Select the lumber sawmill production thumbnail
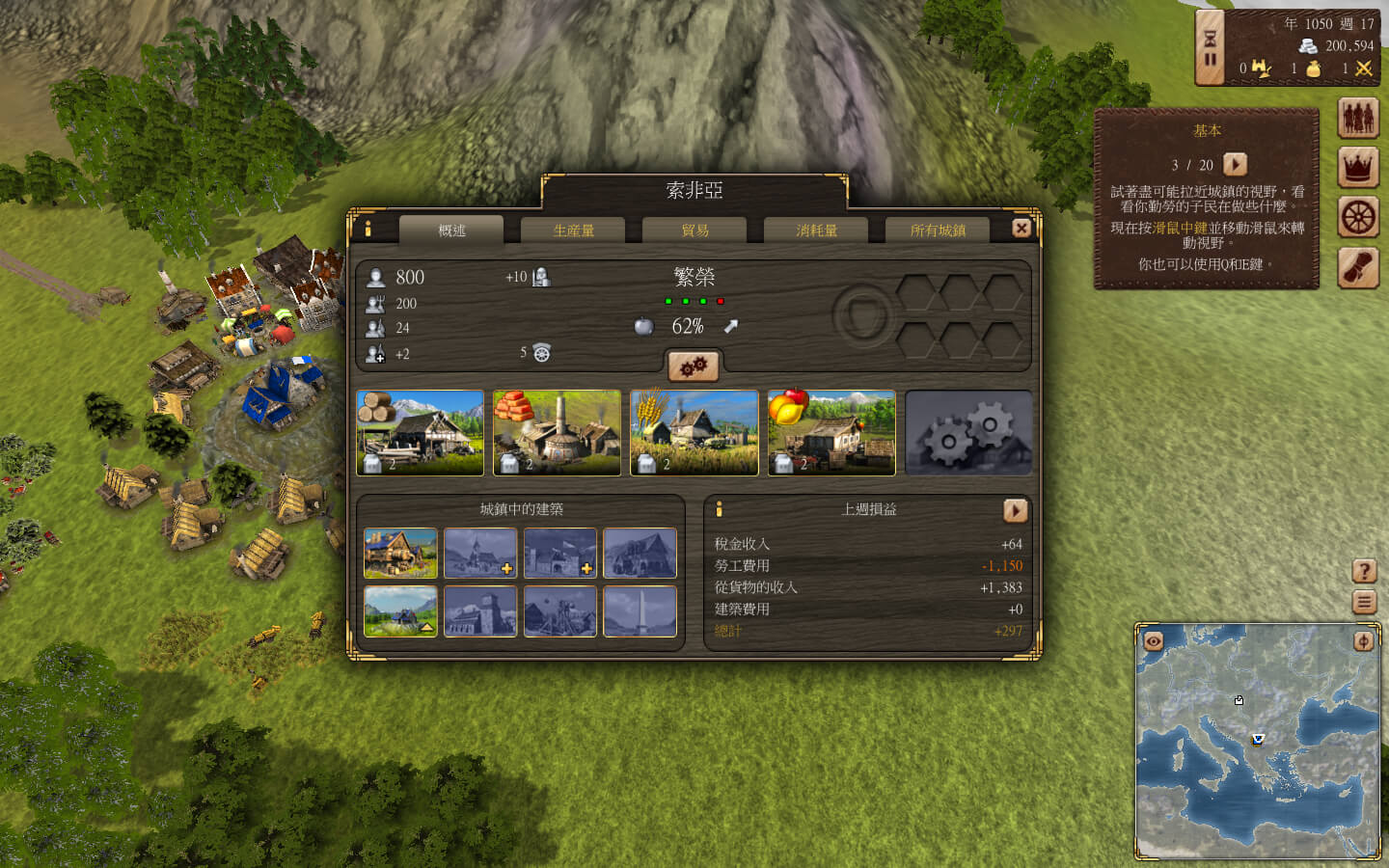The image size is (1389, 868). point(421,433)
